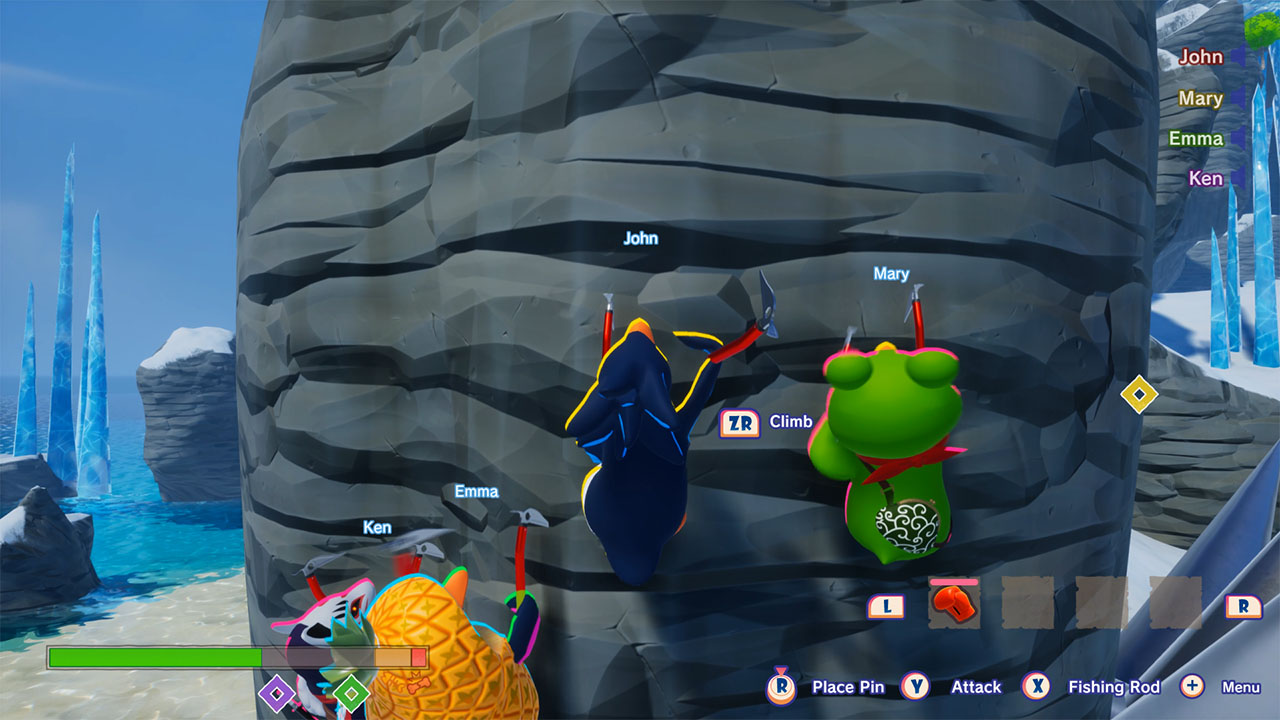Click Mary's name in the right sidebar list
This screenshot has height=720, width=1280.
tap(1199, 98)
